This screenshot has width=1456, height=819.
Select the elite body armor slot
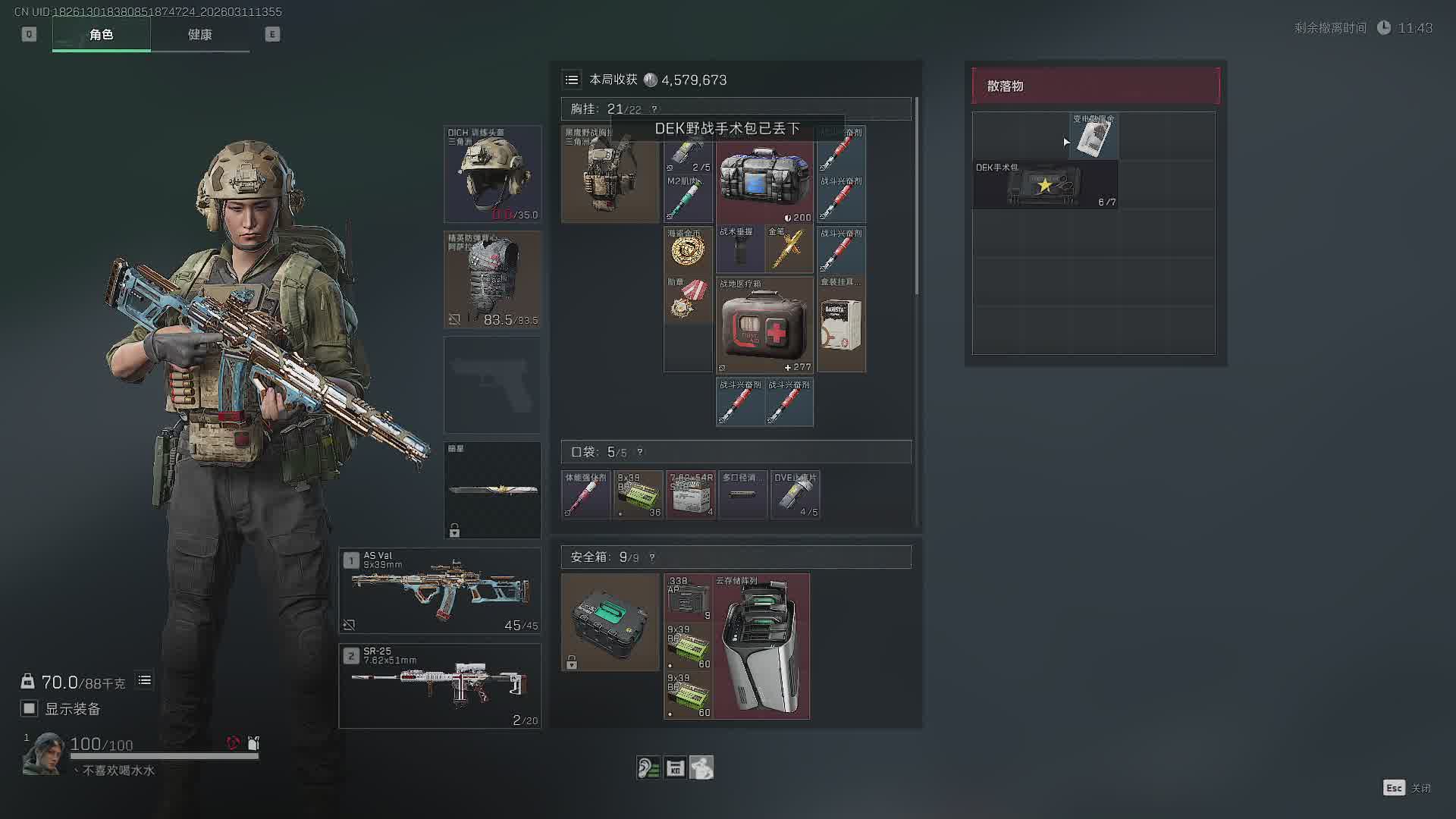coord(492,279)
